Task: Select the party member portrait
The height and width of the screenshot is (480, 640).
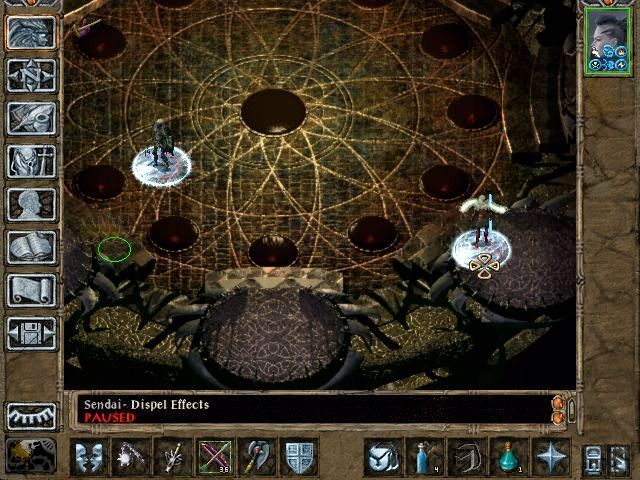Action: pyautogui.click(x=606, y=40)
